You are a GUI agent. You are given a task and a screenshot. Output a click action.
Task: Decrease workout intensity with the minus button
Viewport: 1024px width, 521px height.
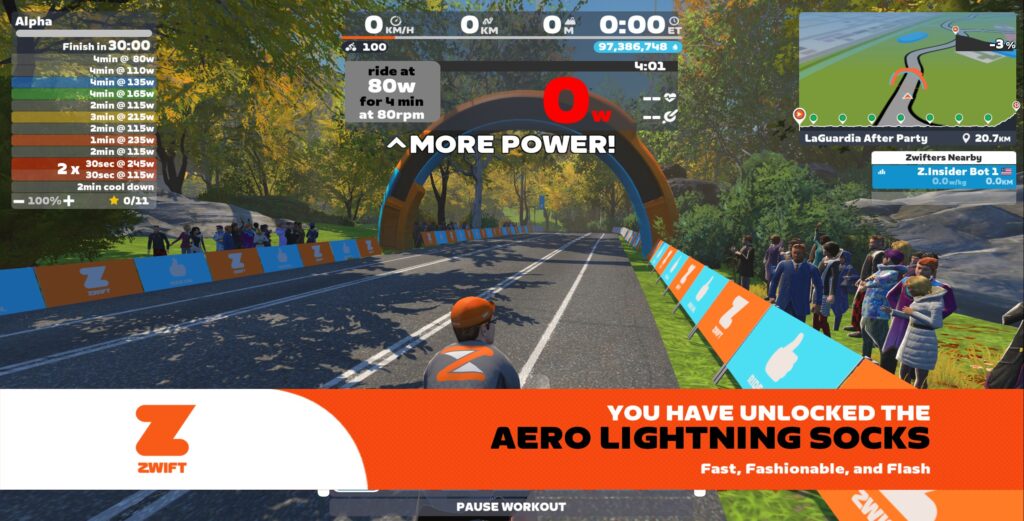click(x=20, y=201)
